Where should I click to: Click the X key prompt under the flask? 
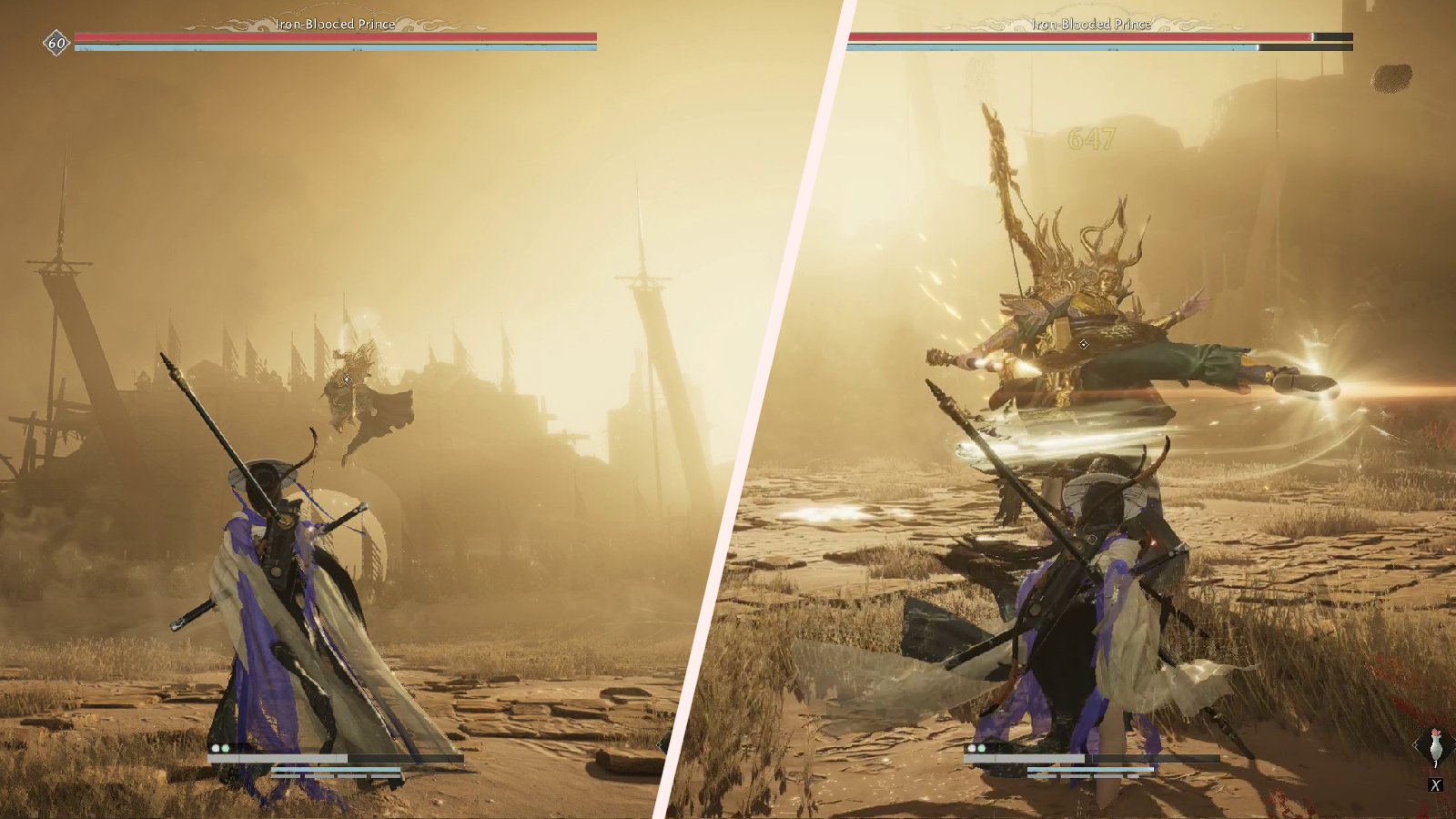1436,784
